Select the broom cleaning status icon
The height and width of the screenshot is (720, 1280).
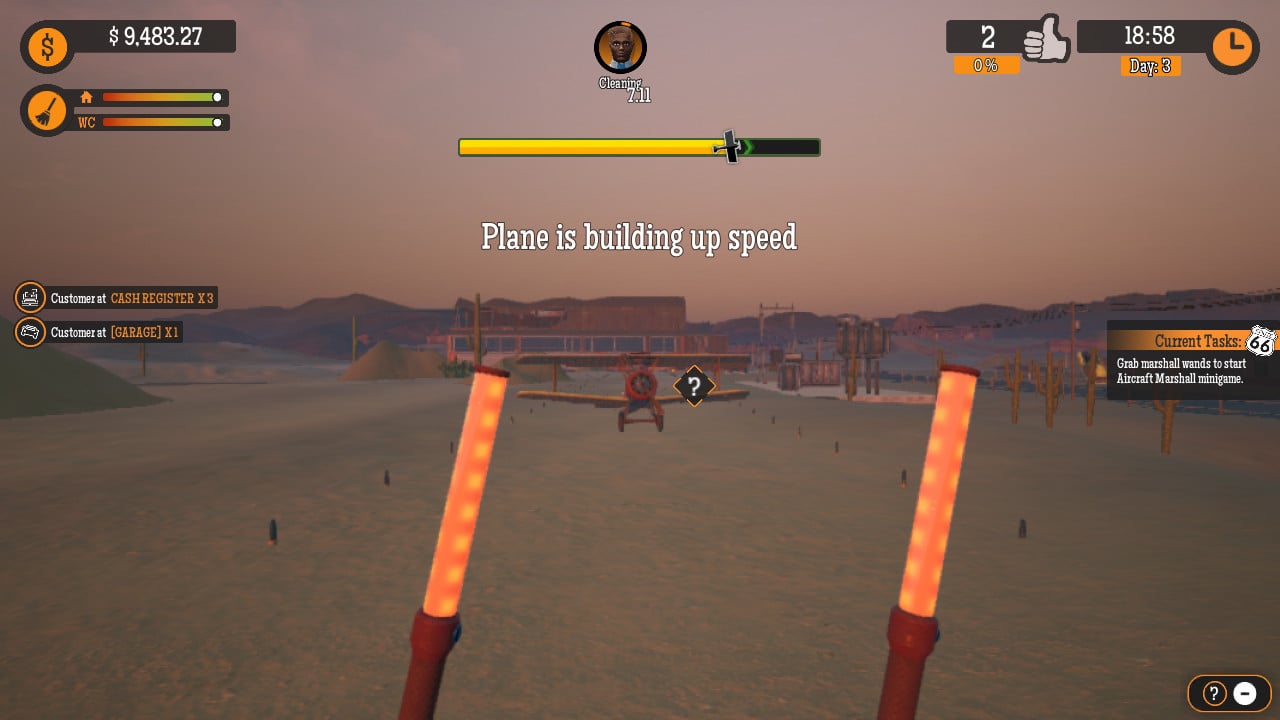(x=44, y=110)
